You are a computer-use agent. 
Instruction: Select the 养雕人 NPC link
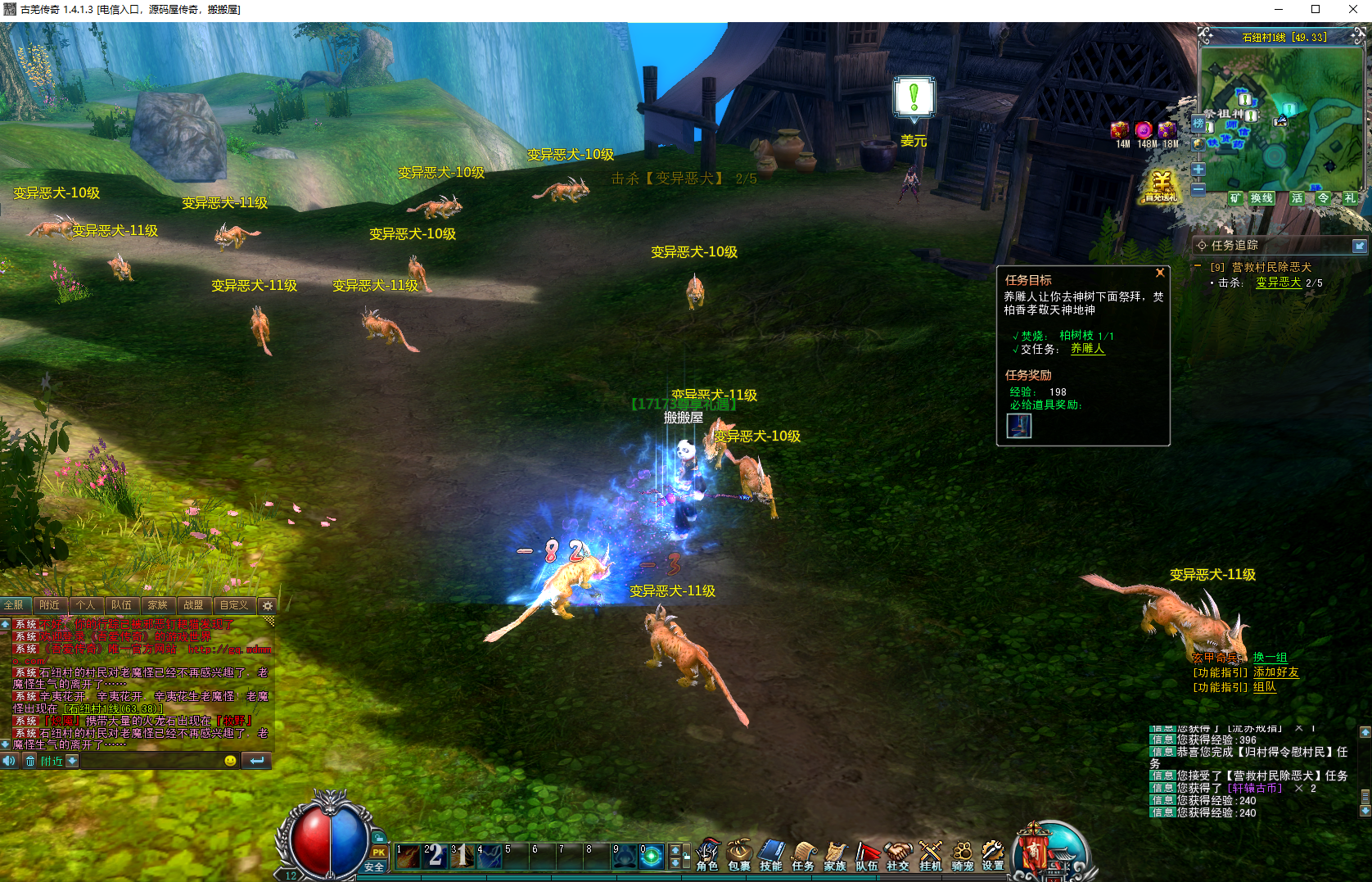(x=1087, y=349)
